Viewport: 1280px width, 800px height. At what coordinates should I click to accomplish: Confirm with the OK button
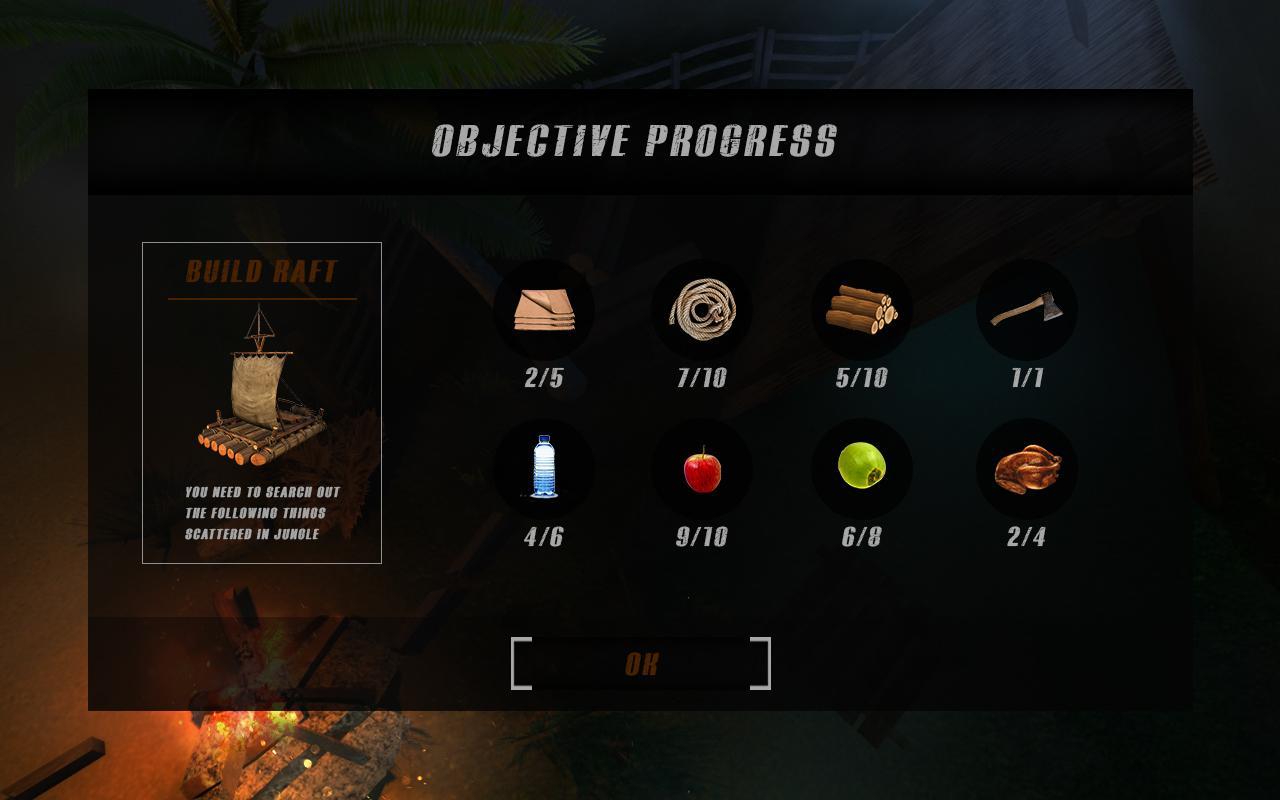(641, 664)
